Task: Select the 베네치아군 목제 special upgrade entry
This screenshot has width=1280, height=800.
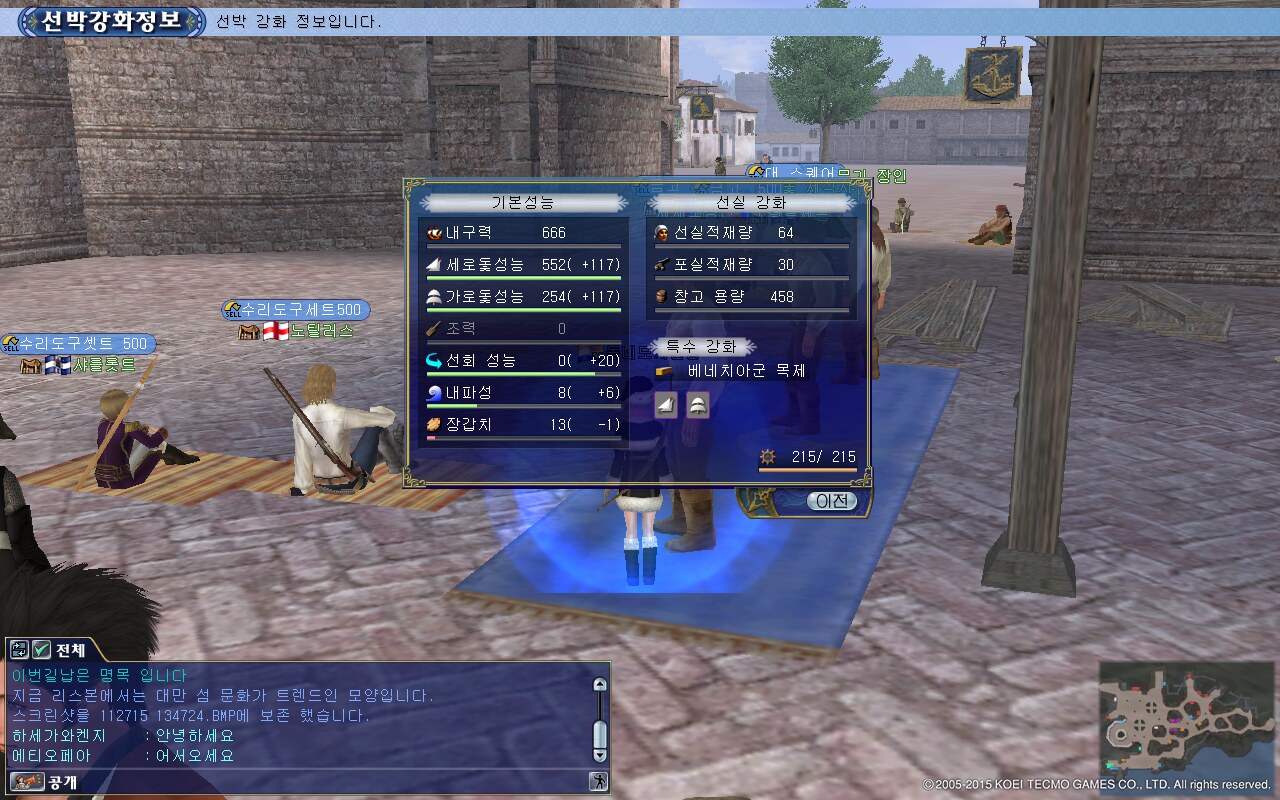Action: (745, 371)
